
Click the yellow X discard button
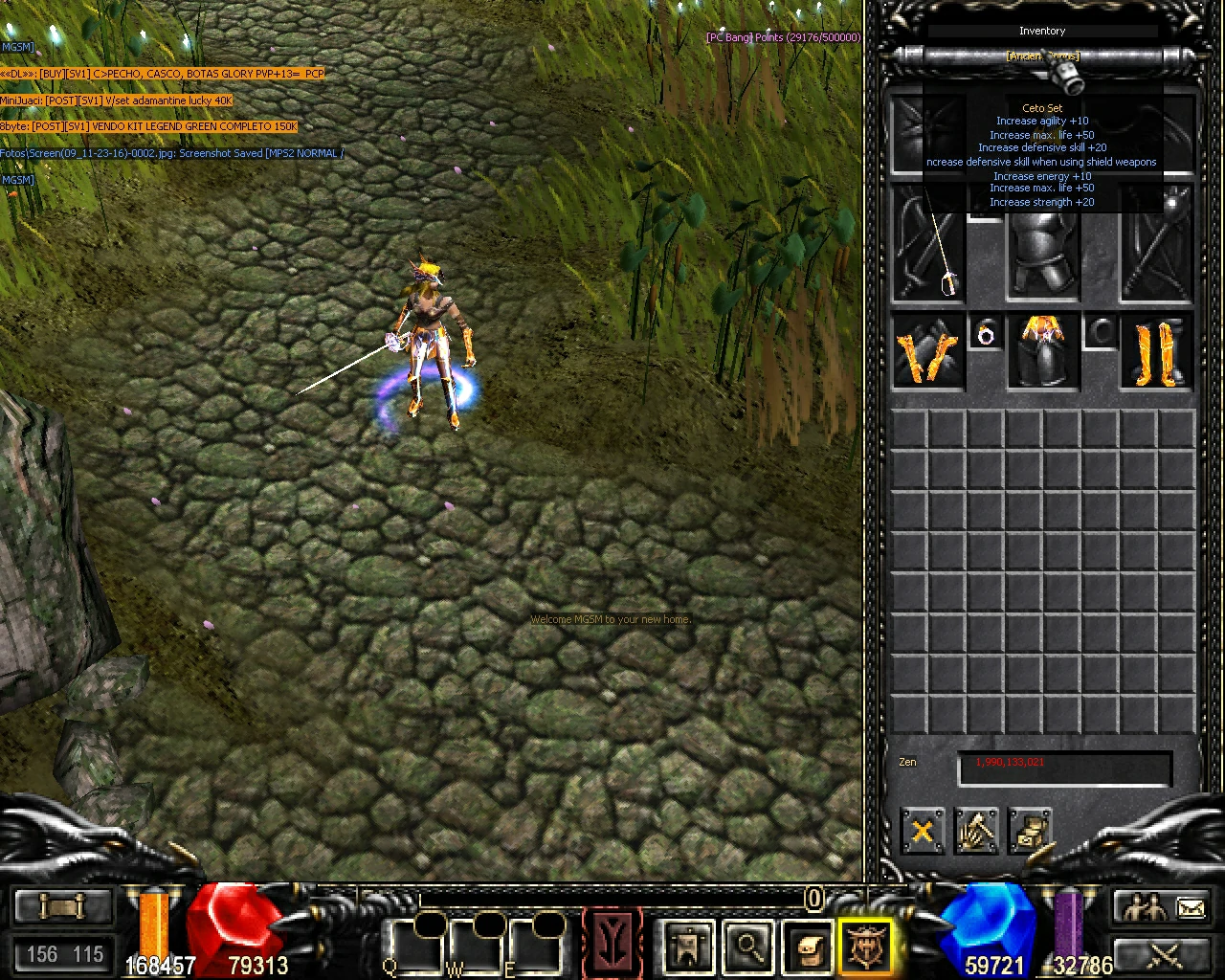coord(922,831)
